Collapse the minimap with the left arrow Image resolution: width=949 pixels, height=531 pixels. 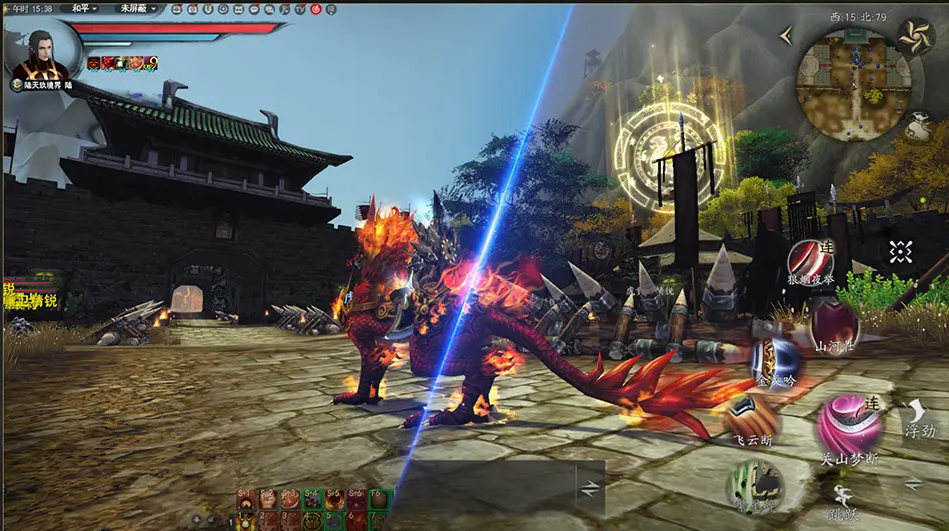[786, 36]
